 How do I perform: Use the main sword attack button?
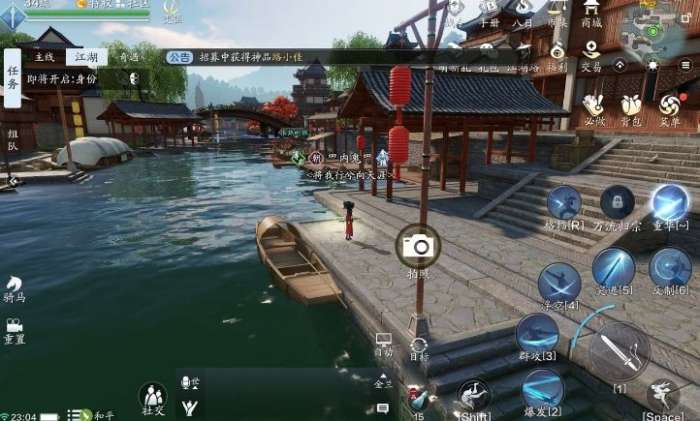click(x=619, y=352)
